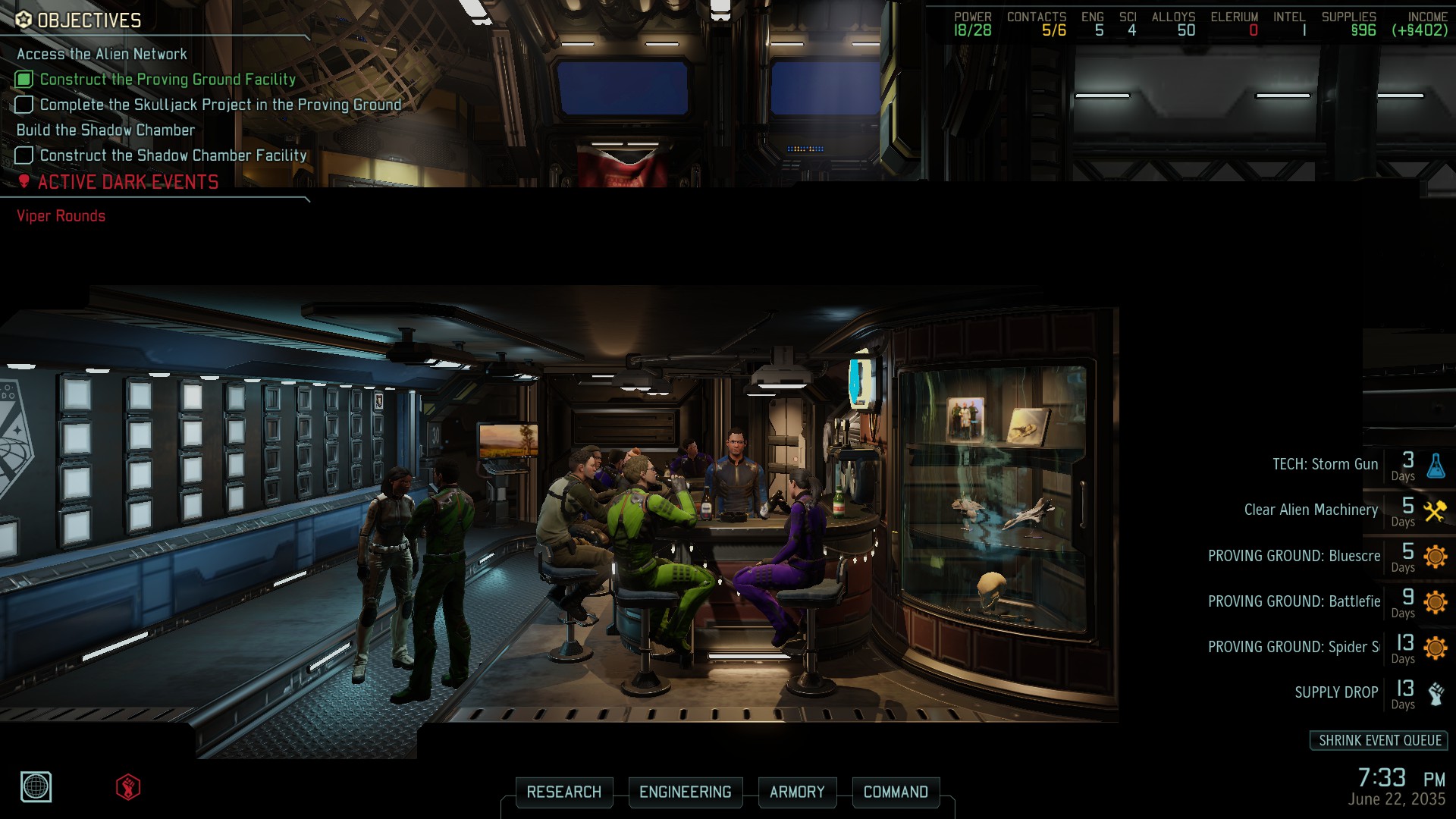Image resolution: width=1456 pixels, height=819 pixels.
Task: Click the gear icon for the Spider Suit project
Action: tap(1436, 647)
